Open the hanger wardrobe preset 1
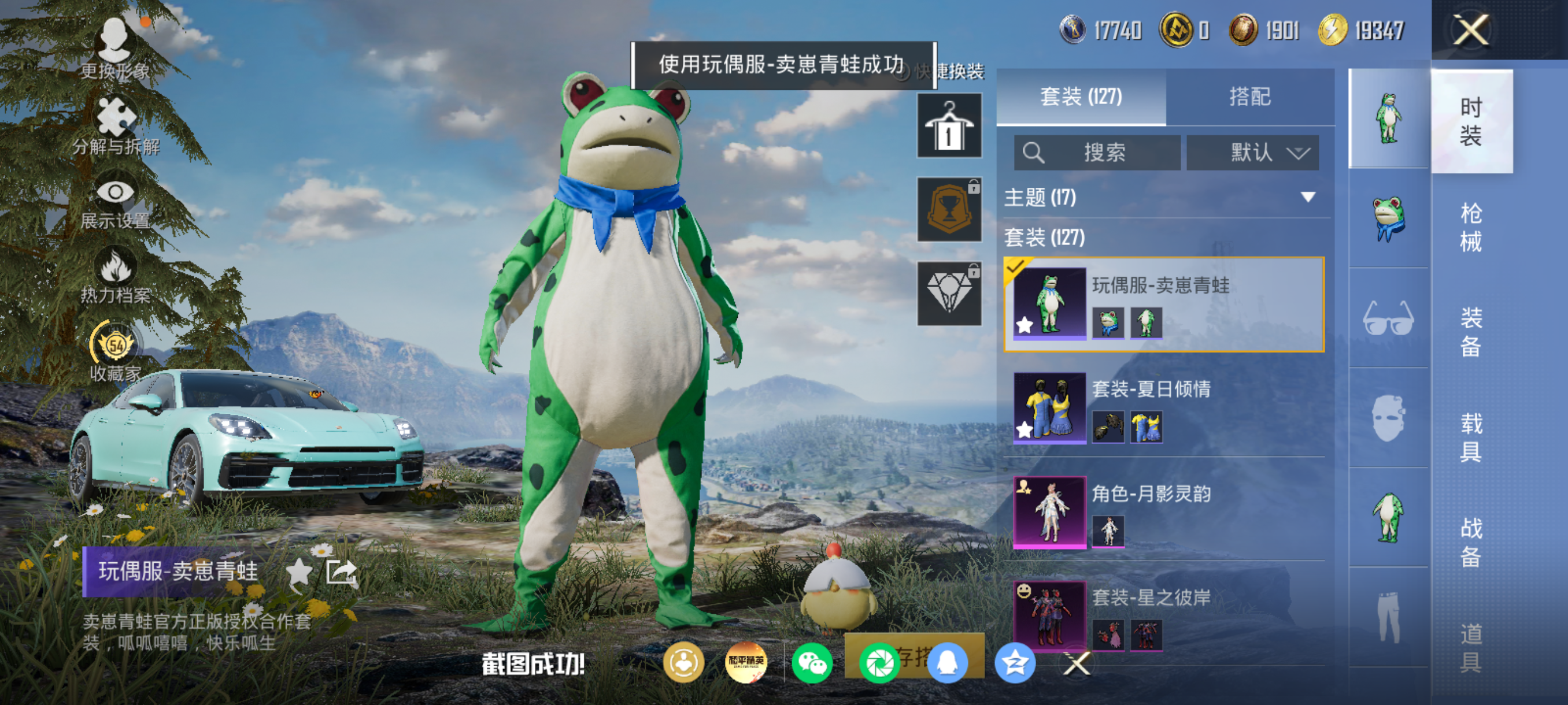 click(x=948, y=126)
